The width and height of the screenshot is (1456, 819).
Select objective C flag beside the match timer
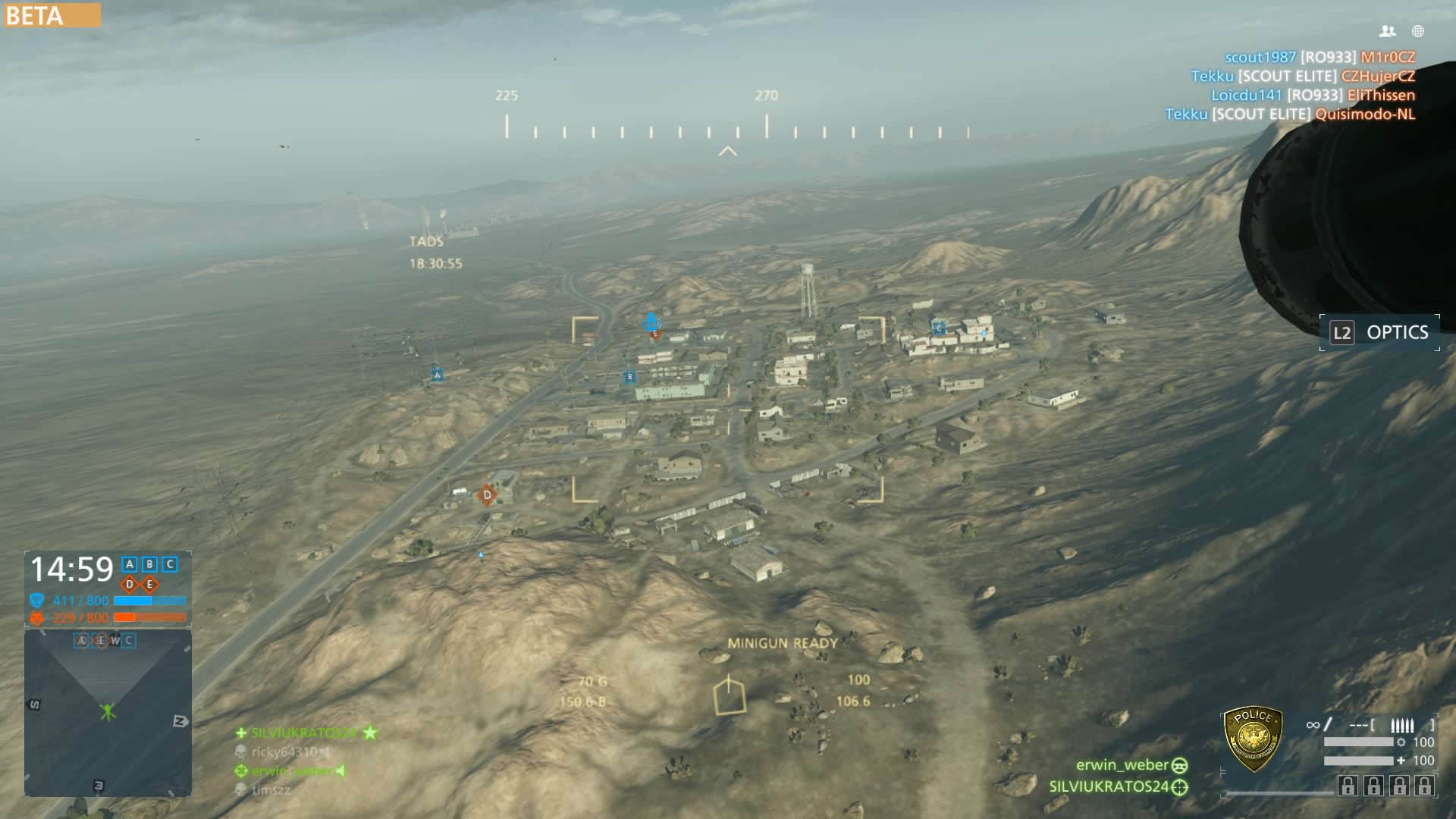[x=170, y=564]
